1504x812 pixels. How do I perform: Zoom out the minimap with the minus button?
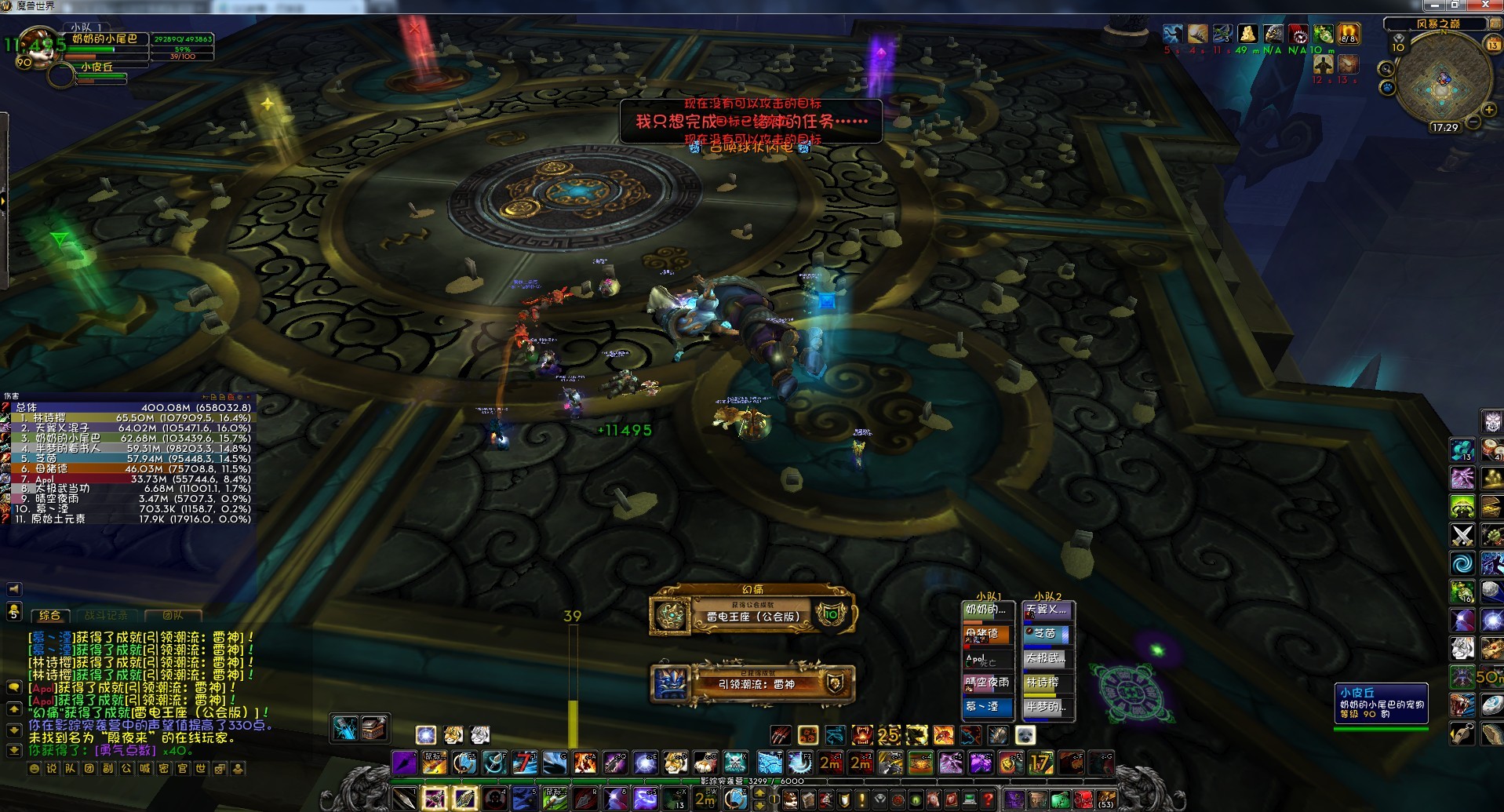point(1473,122)
